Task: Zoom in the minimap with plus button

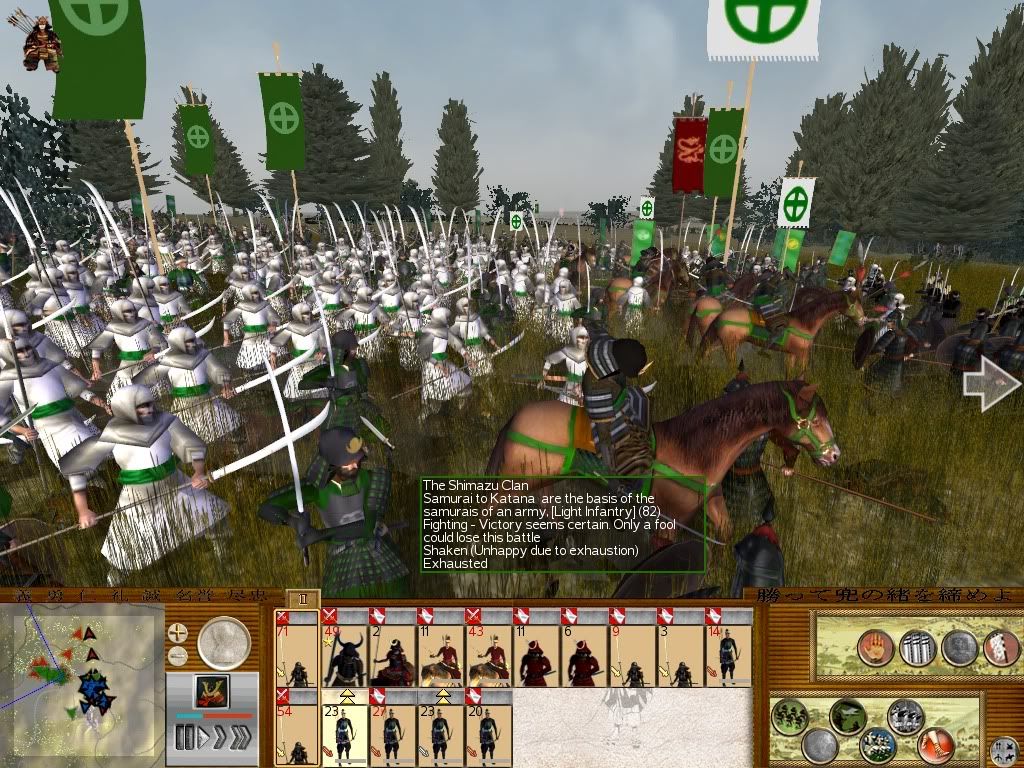Action: (x=178, y=632)
